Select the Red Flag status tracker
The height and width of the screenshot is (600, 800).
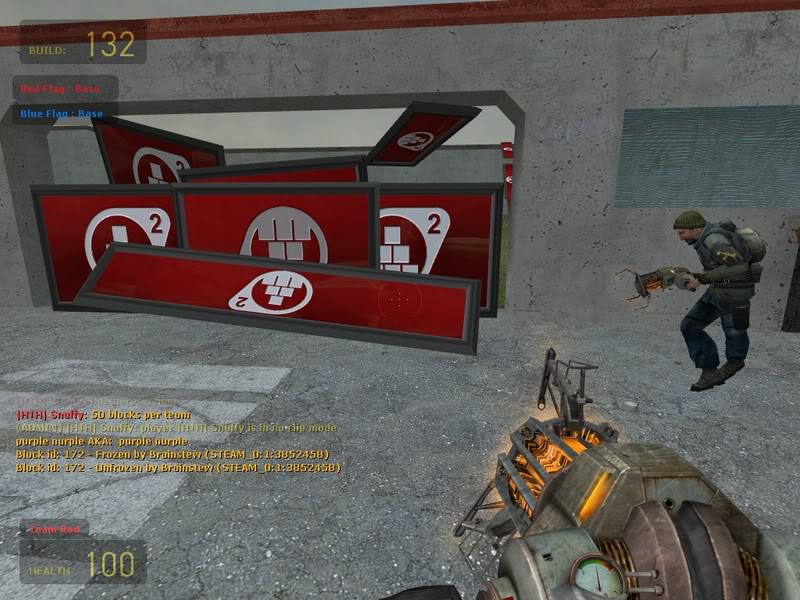[63, 89]
